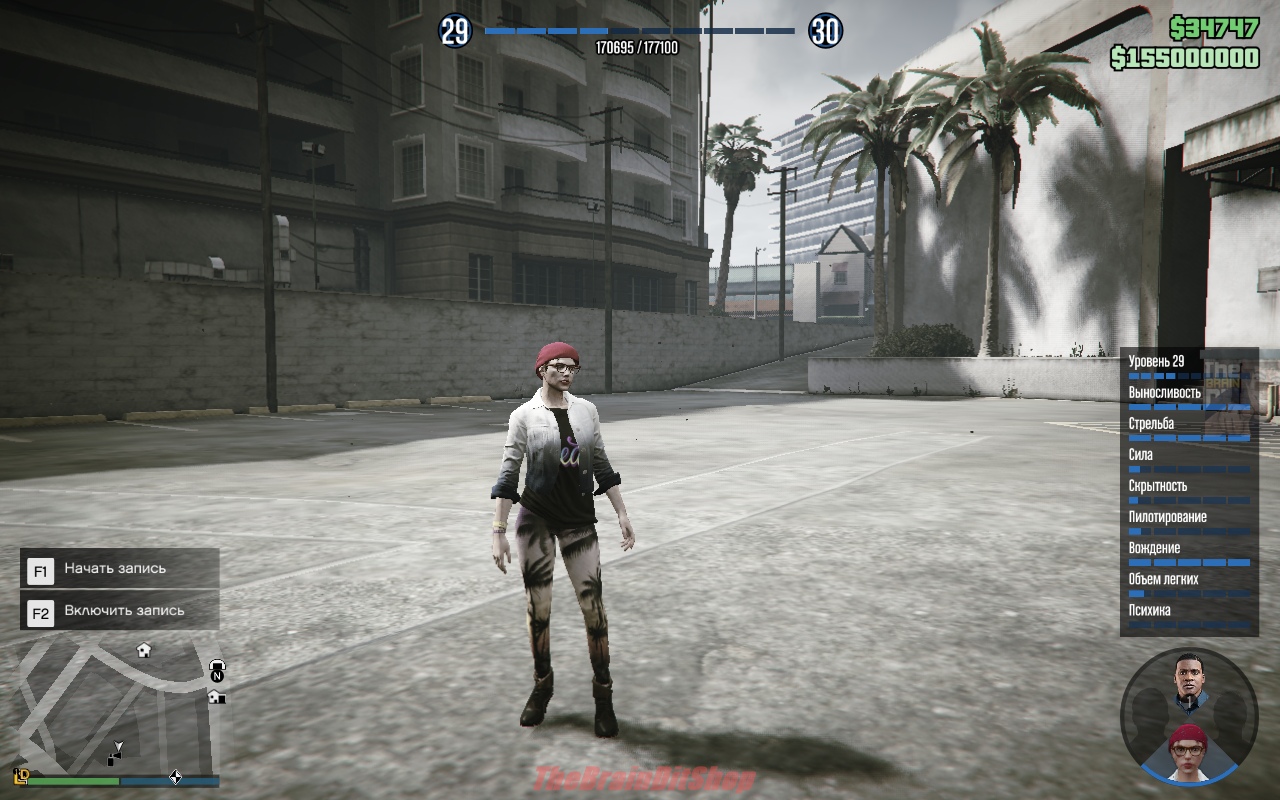1280x800 pixels.
Task: Click the house-with-garage marker on the minimap
Action: pyautogui.click(x=216, y=697)
